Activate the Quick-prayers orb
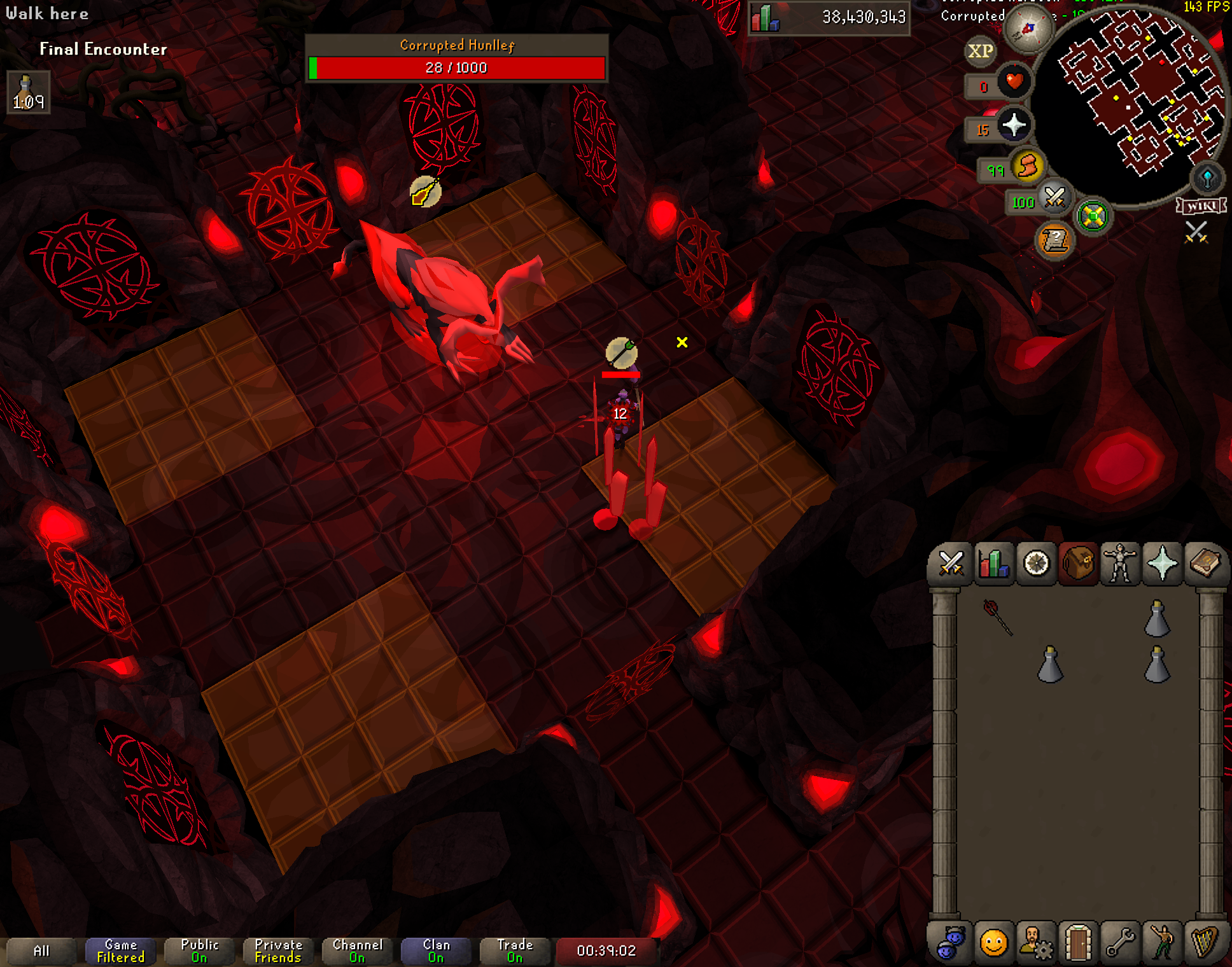 click(x=1014, y=125)
